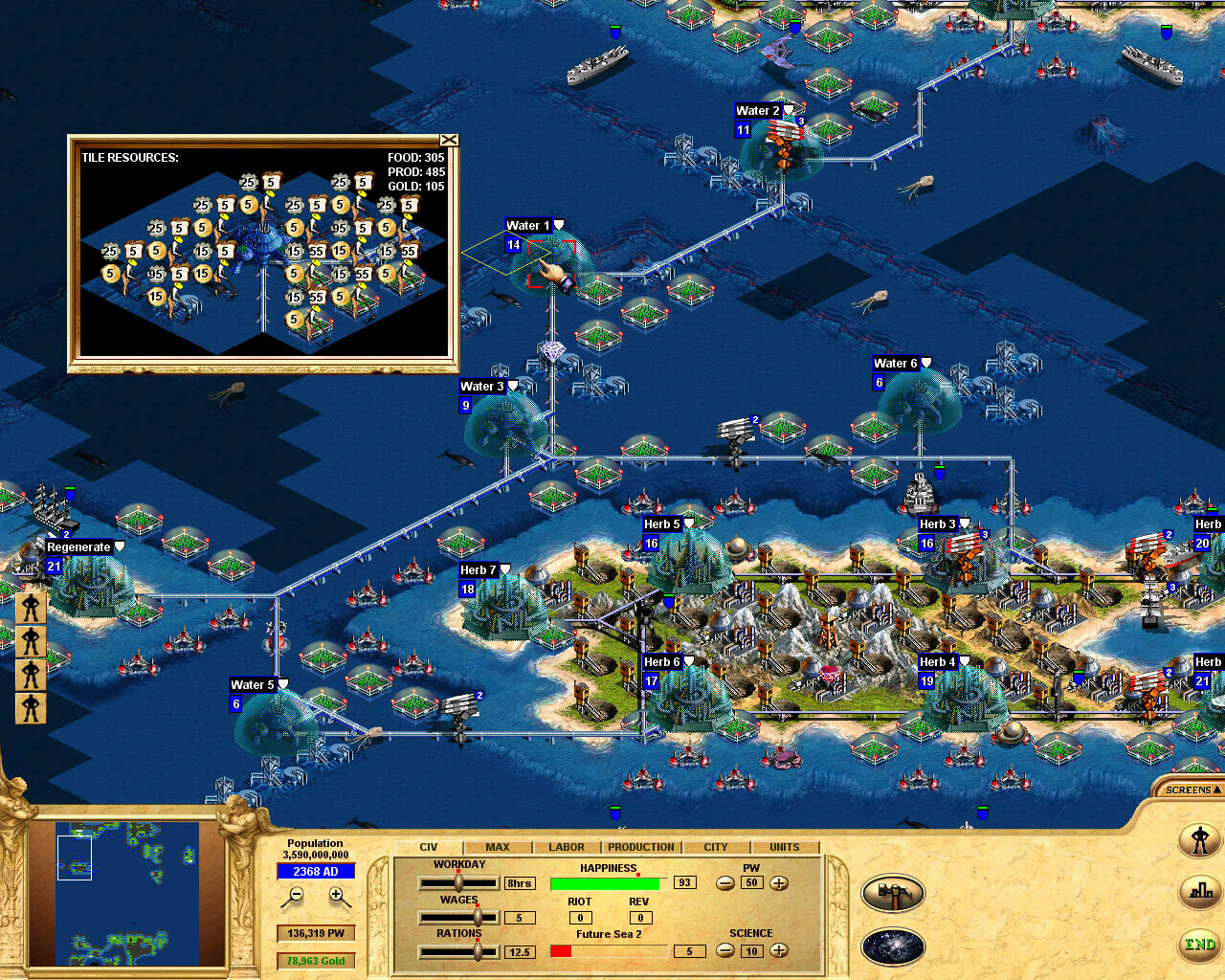Open the space layer galaxy icon
This screenshot has height=980, width=1225.
(x=894, y=946)
